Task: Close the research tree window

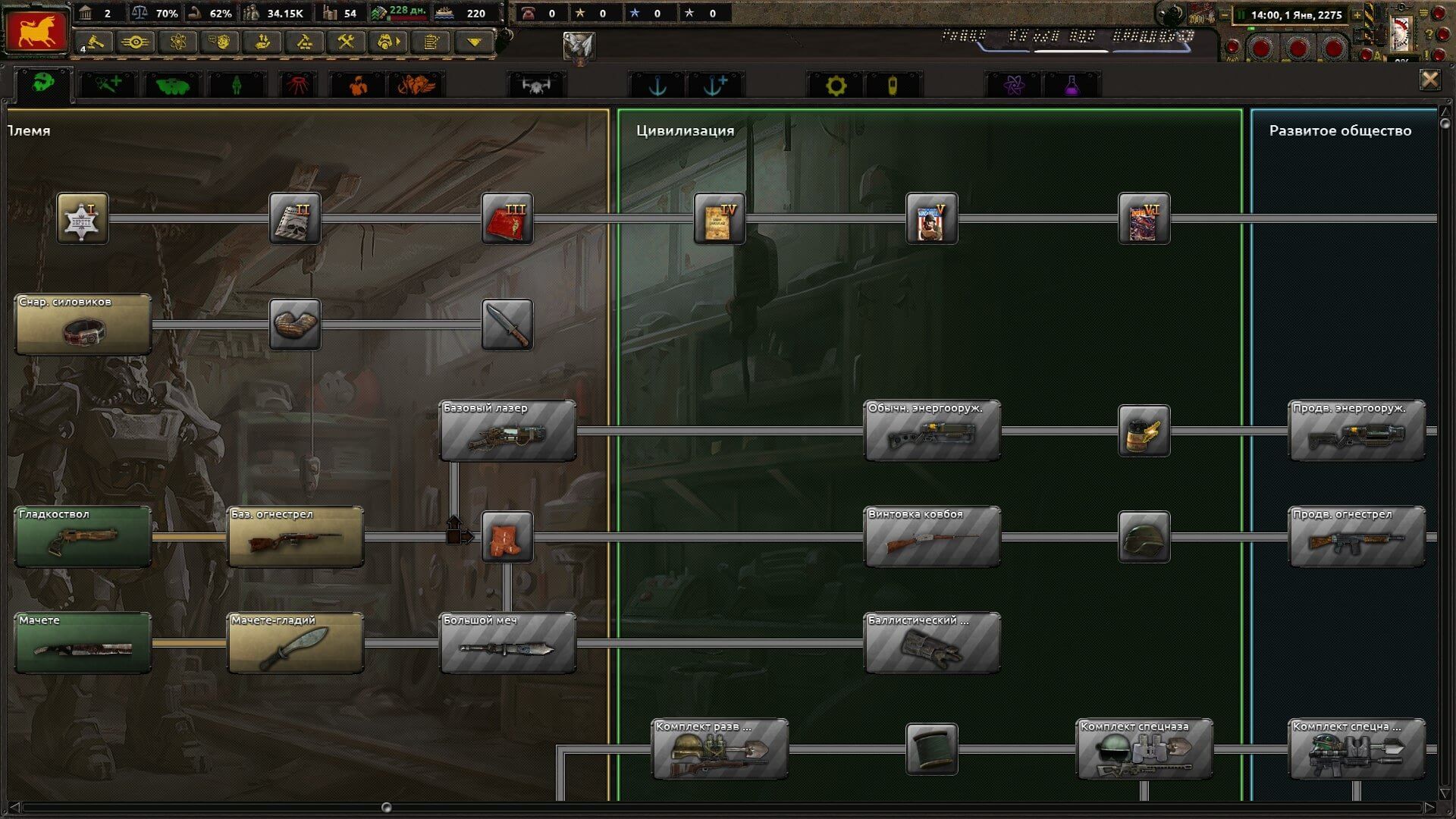Action: (1429, 80)
